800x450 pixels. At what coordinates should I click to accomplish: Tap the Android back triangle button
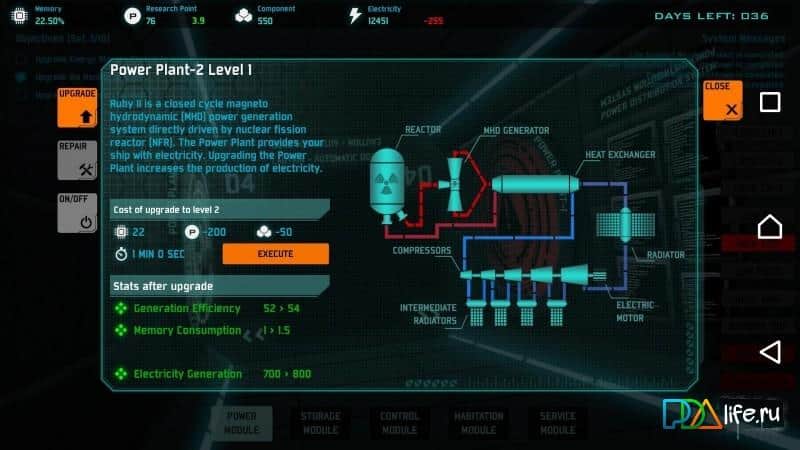click(x=769, y=351)
